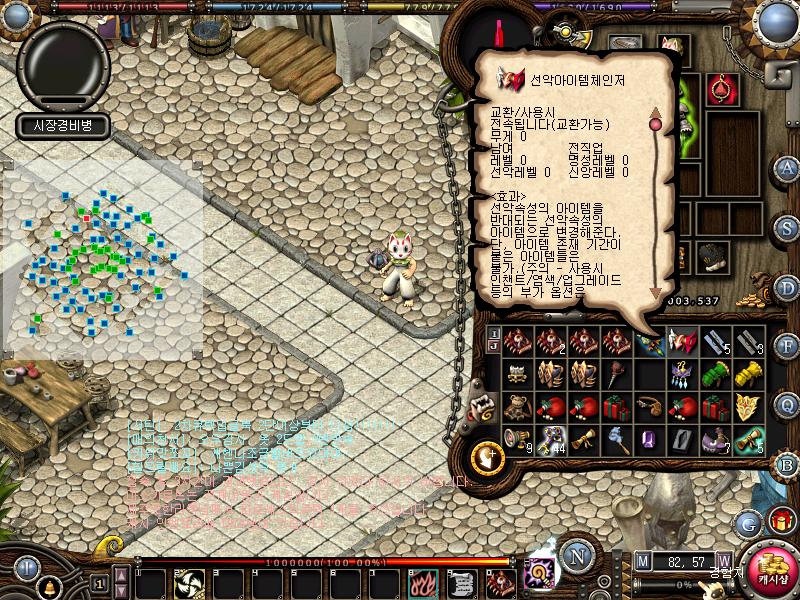The width and height of the screenshot is (800, 600).
Task: Select the purple gem in inventory
Action: pos(649,438)
